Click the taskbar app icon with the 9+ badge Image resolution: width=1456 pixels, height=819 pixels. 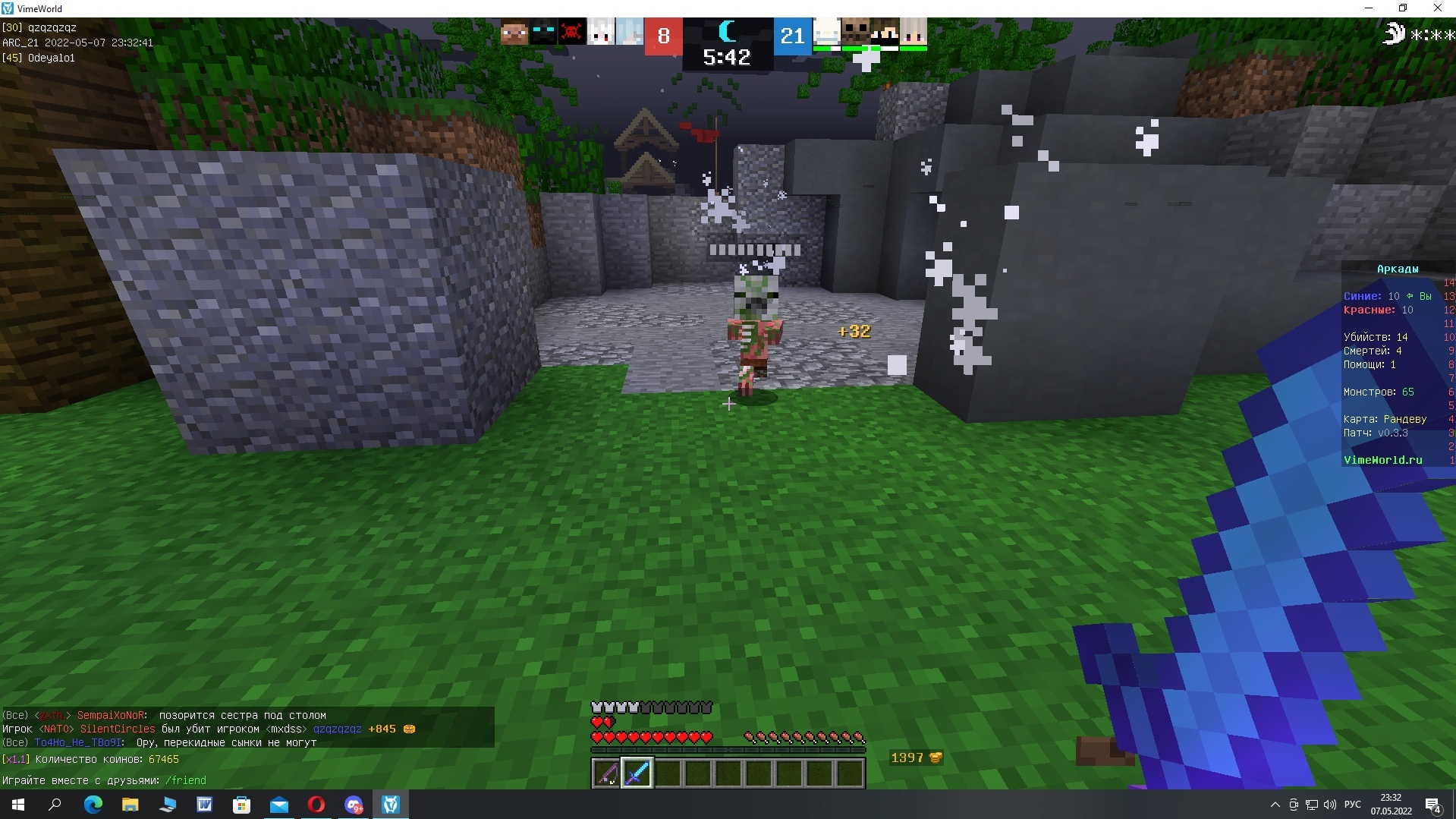354,805
